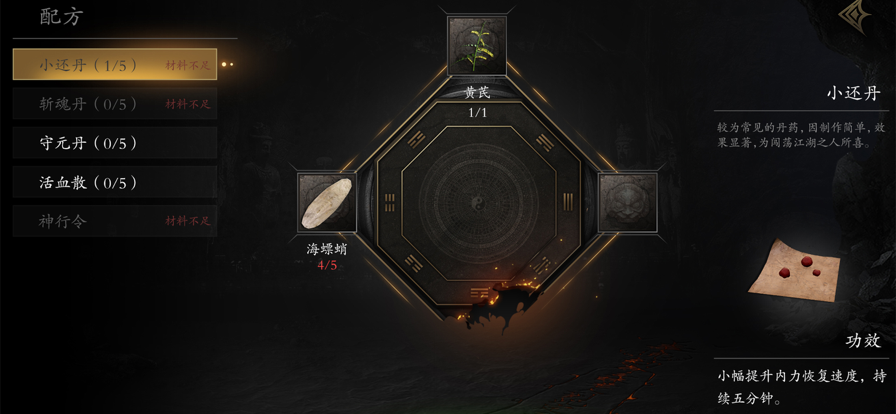Click the beast-face slot right of the cauldron
The height and width of the screenshot is (414, 896).
pyautogui.click(x=627, y=203)
